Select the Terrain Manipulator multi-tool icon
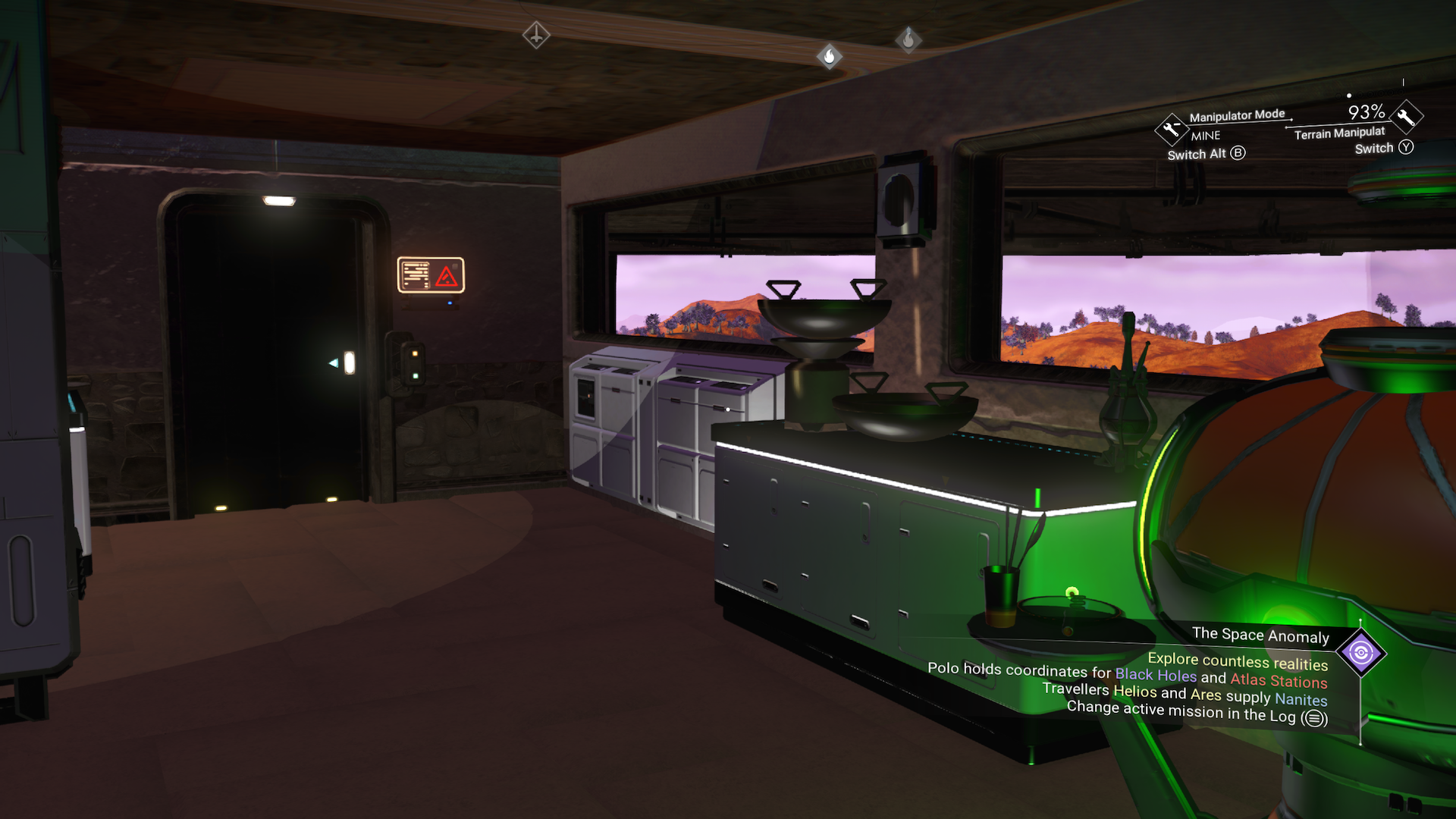1456x819 pixels. [1407, 117]
